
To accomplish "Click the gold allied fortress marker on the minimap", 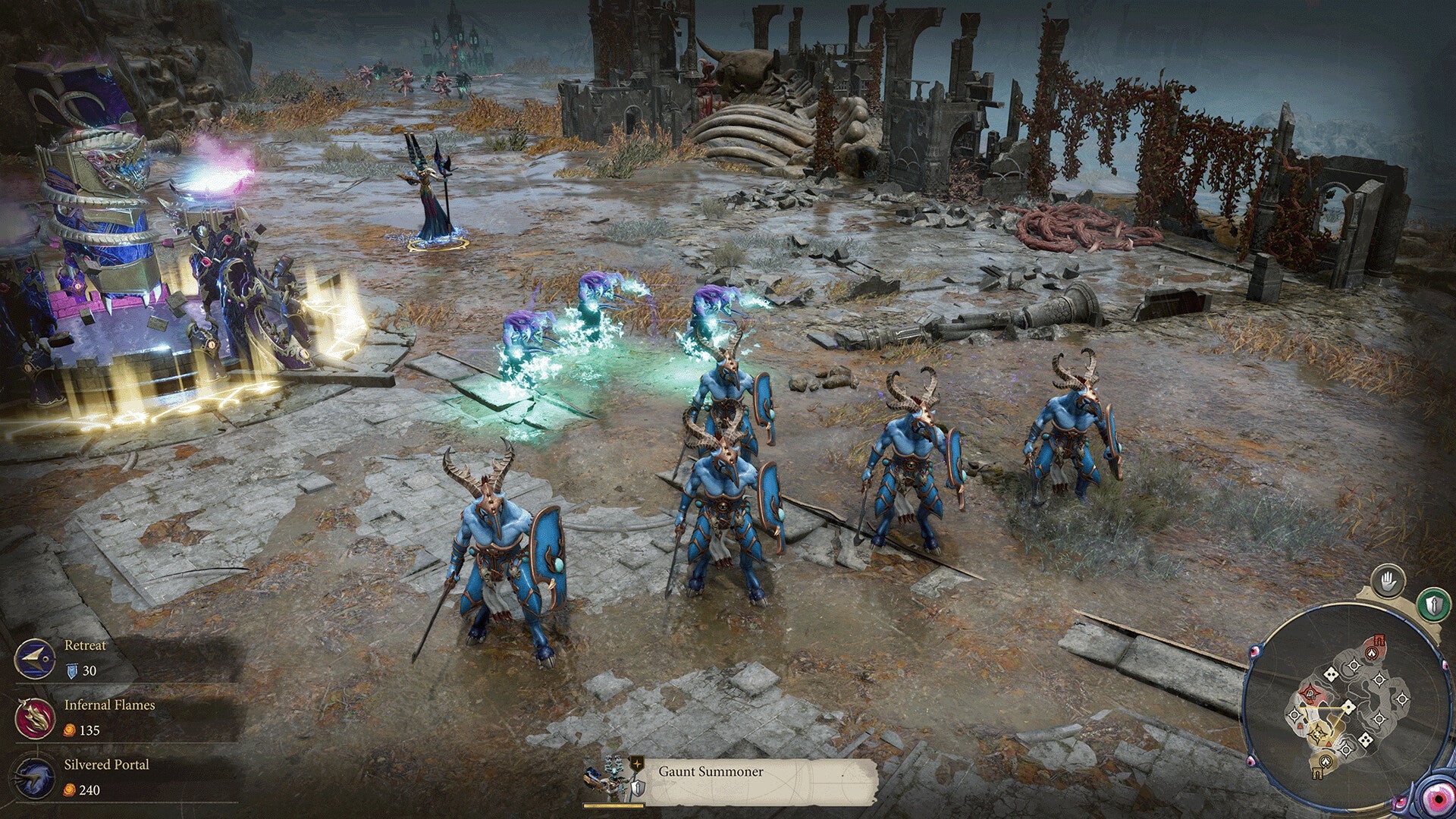I will point(1316,771).
